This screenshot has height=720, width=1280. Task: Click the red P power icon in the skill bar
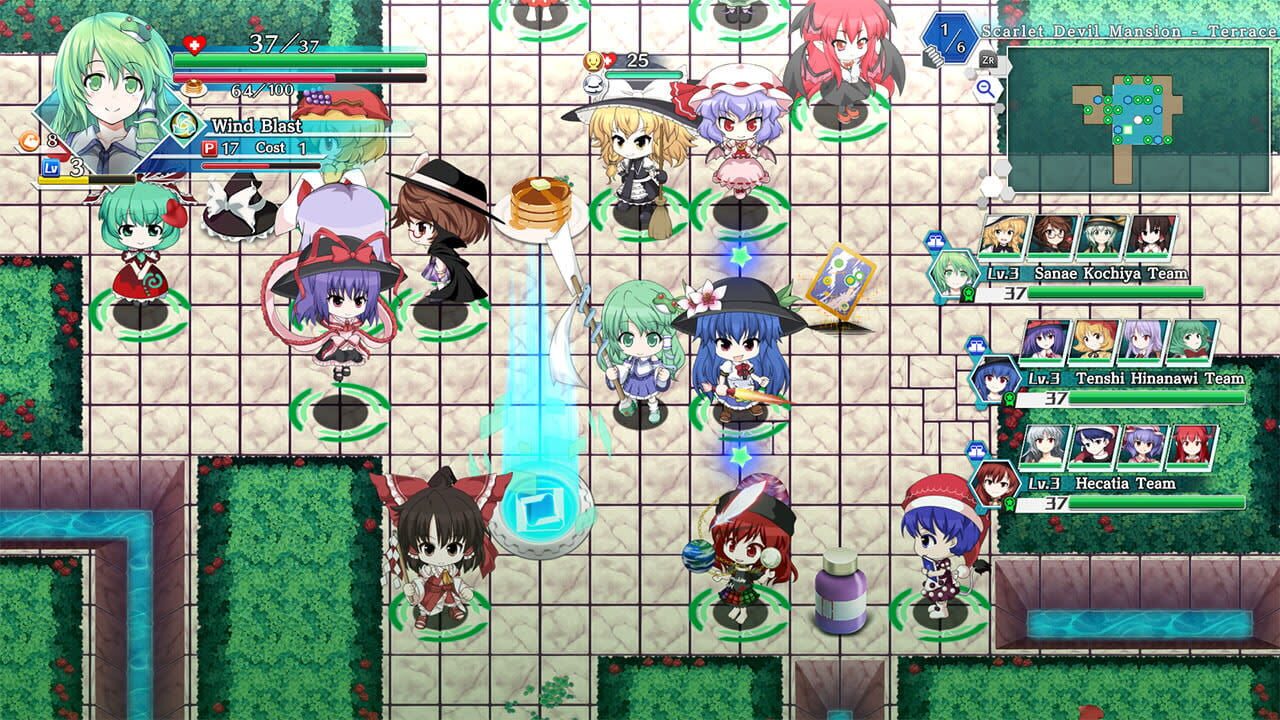[210, 147]
